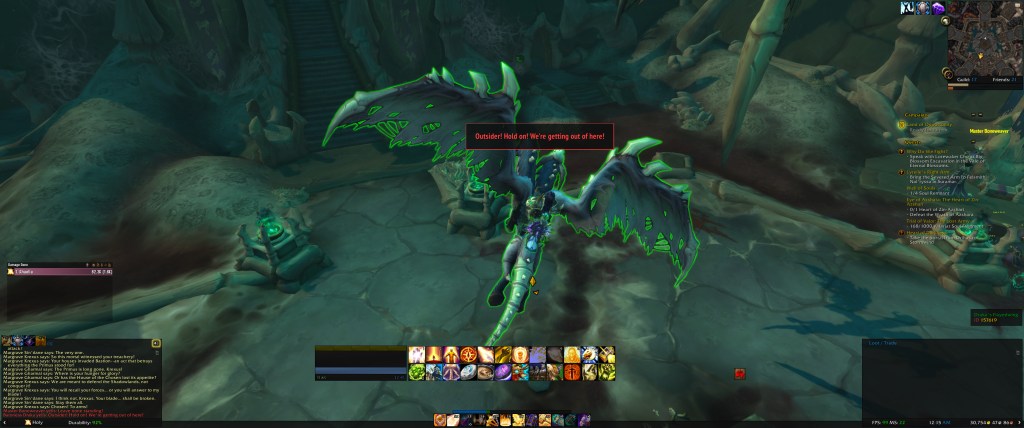The width and height of the screenshot is (1024, 428).
Task: Click the red extra action button
Action: (739, 373)
